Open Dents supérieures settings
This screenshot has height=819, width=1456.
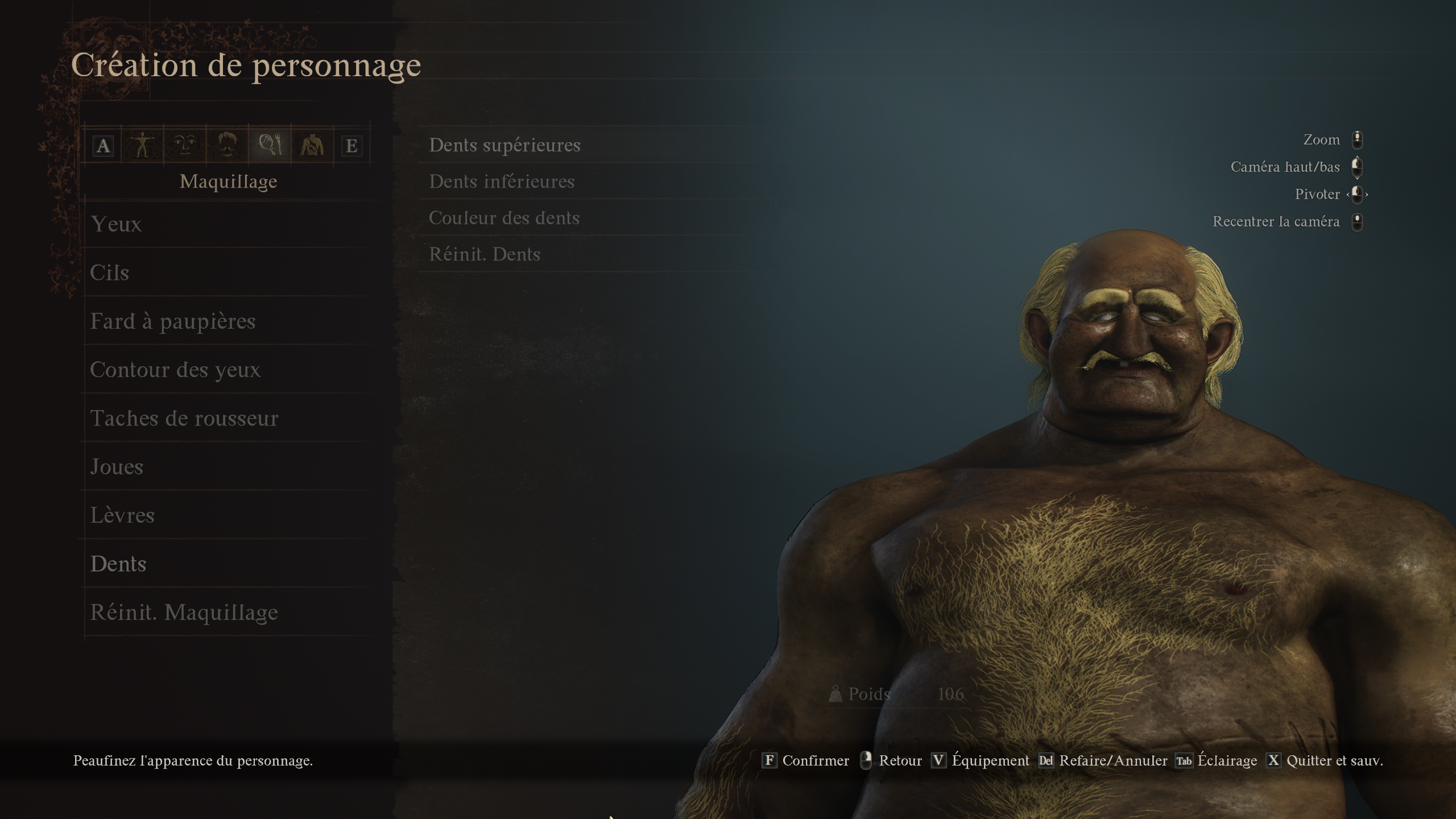point(504,144)
